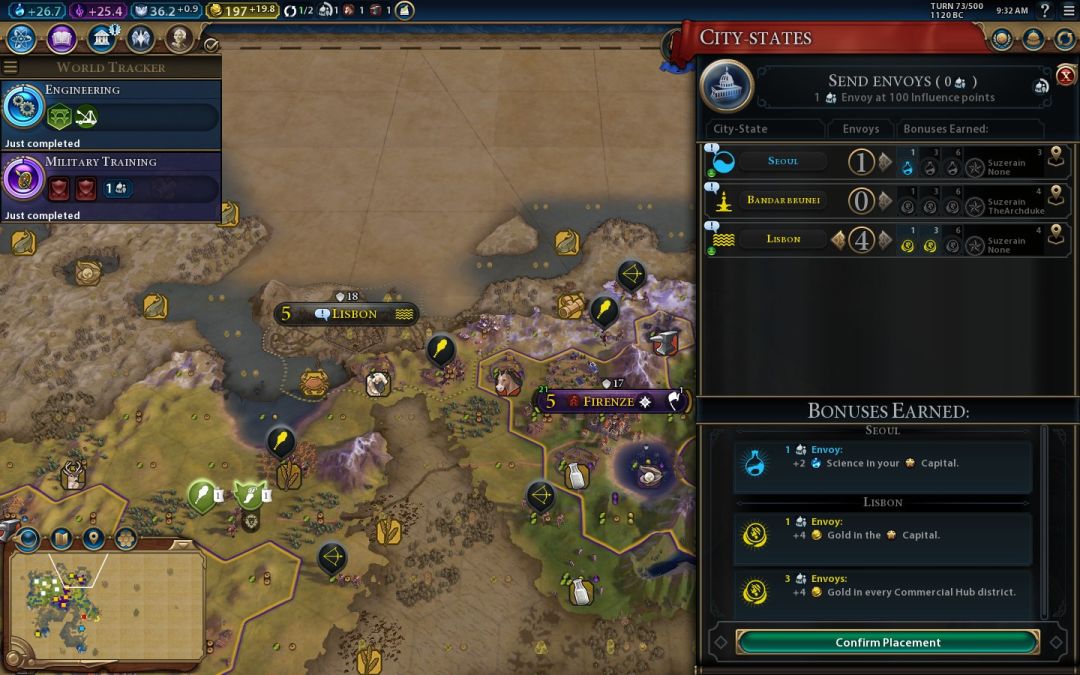Image resolution: width=1080 pixels, height=675 pixels.
Task: Open the Great People screen
Action: pyautogui.click(x=180, y=39)
